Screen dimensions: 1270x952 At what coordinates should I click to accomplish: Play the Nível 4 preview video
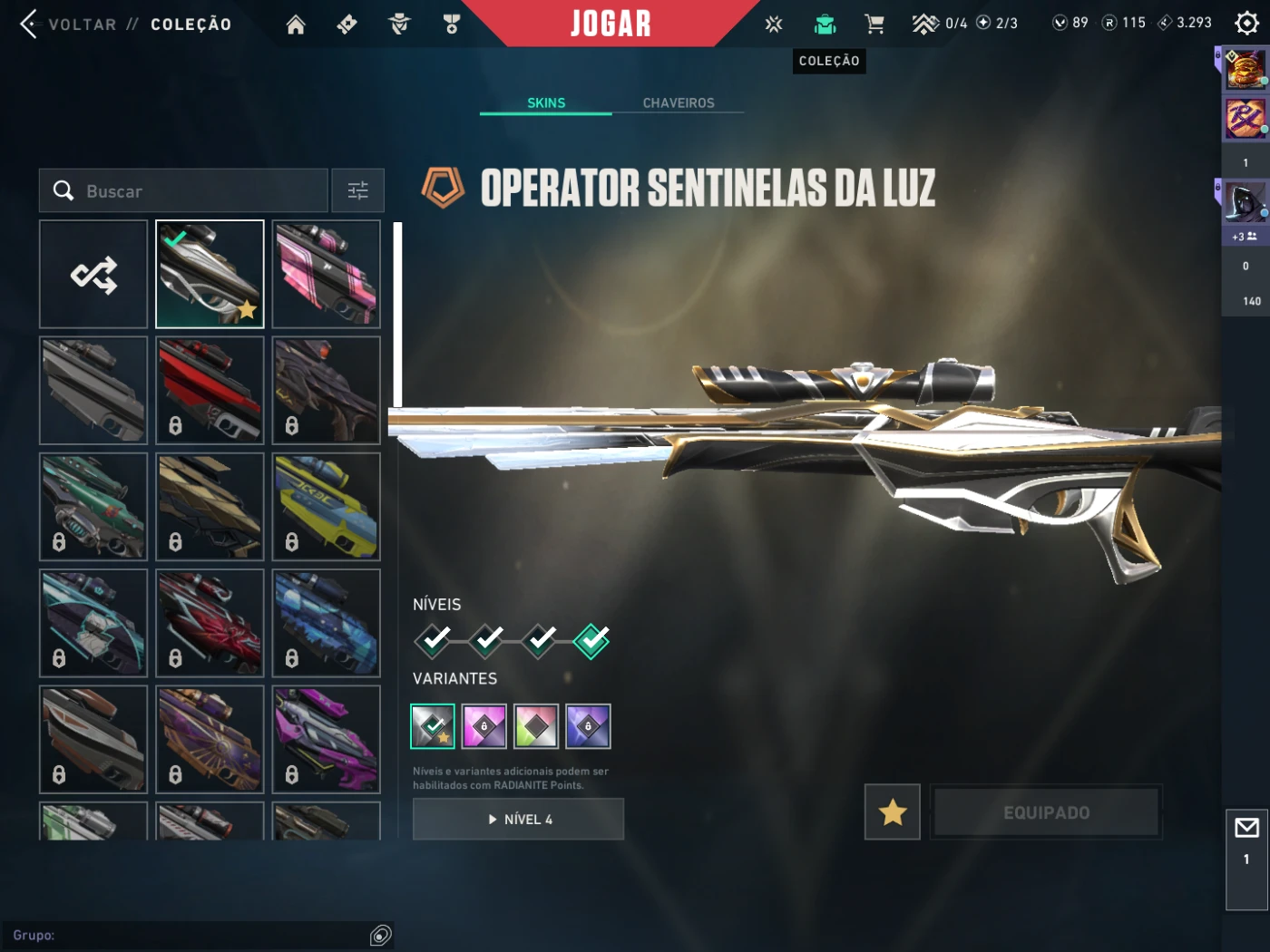[518, 819]
